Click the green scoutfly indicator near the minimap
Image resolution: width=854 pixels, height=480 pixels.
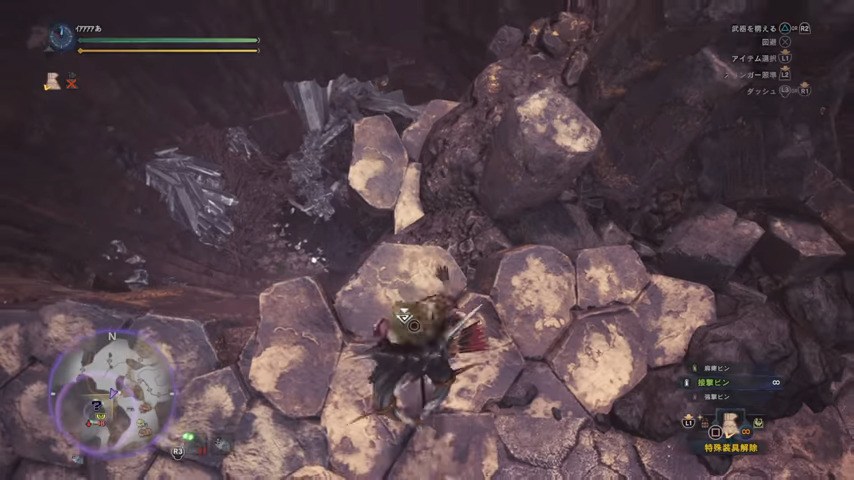(187, 437)
